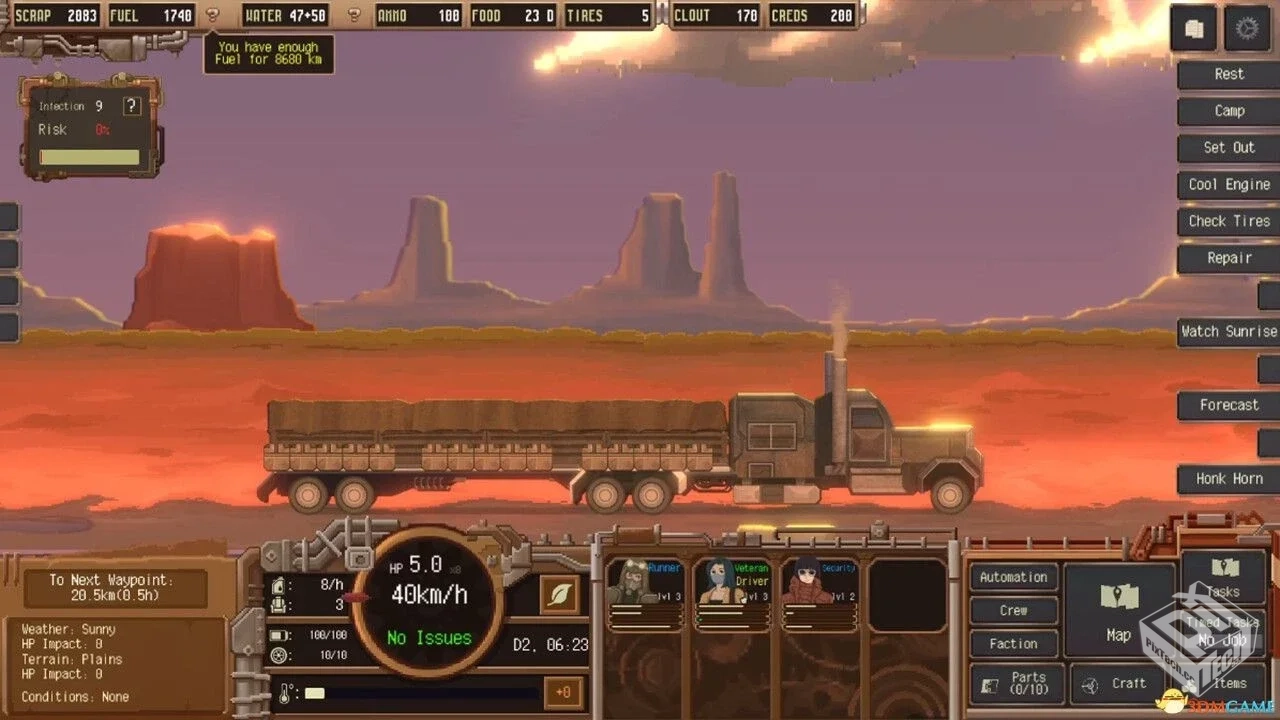Expand the lower collapsed left-edge panel
This screenshot has height=720, width=1280.
click(8, 320)
